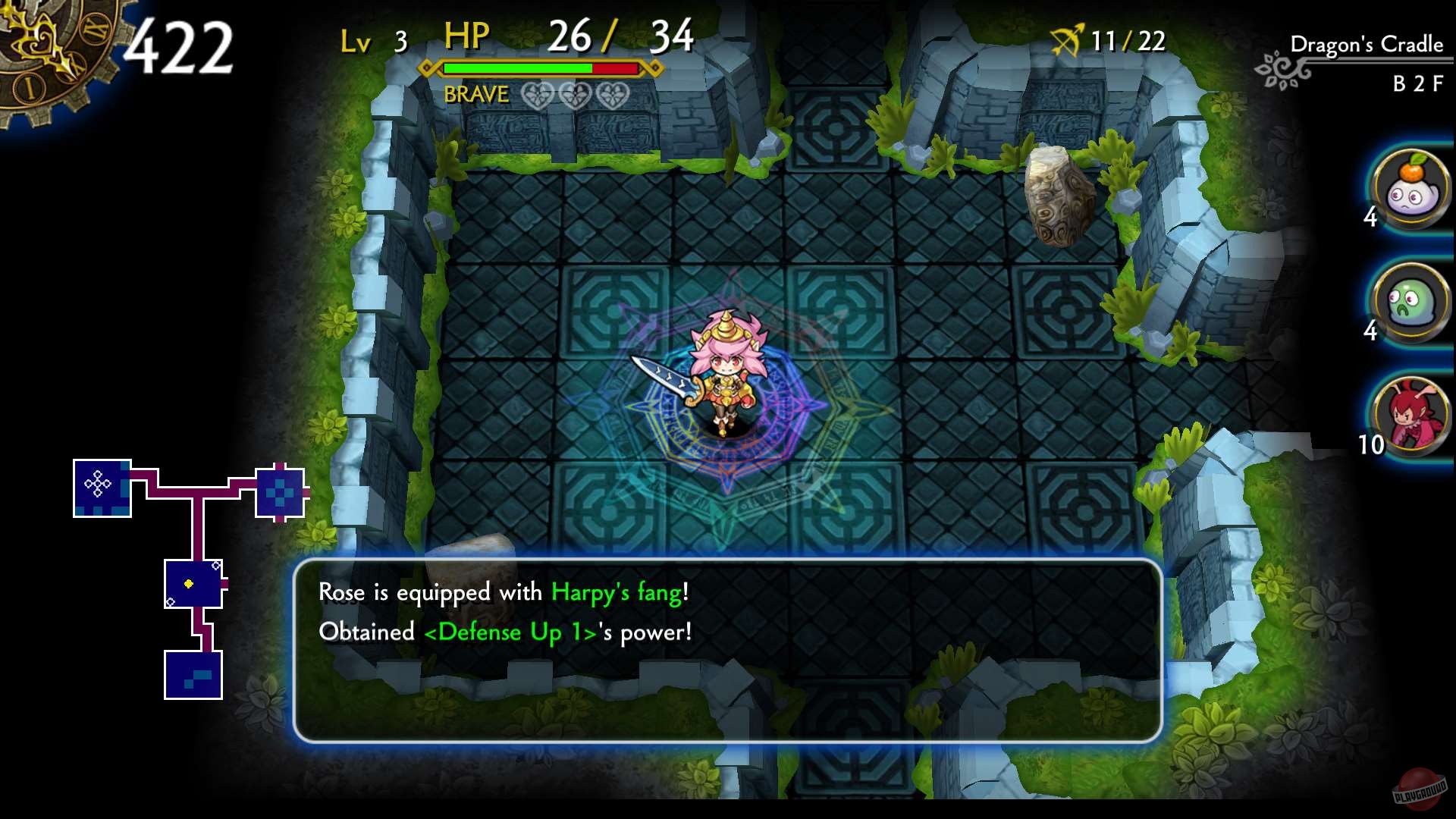Toggle the second BRAVE heart marker

click(x=575, y=96)
